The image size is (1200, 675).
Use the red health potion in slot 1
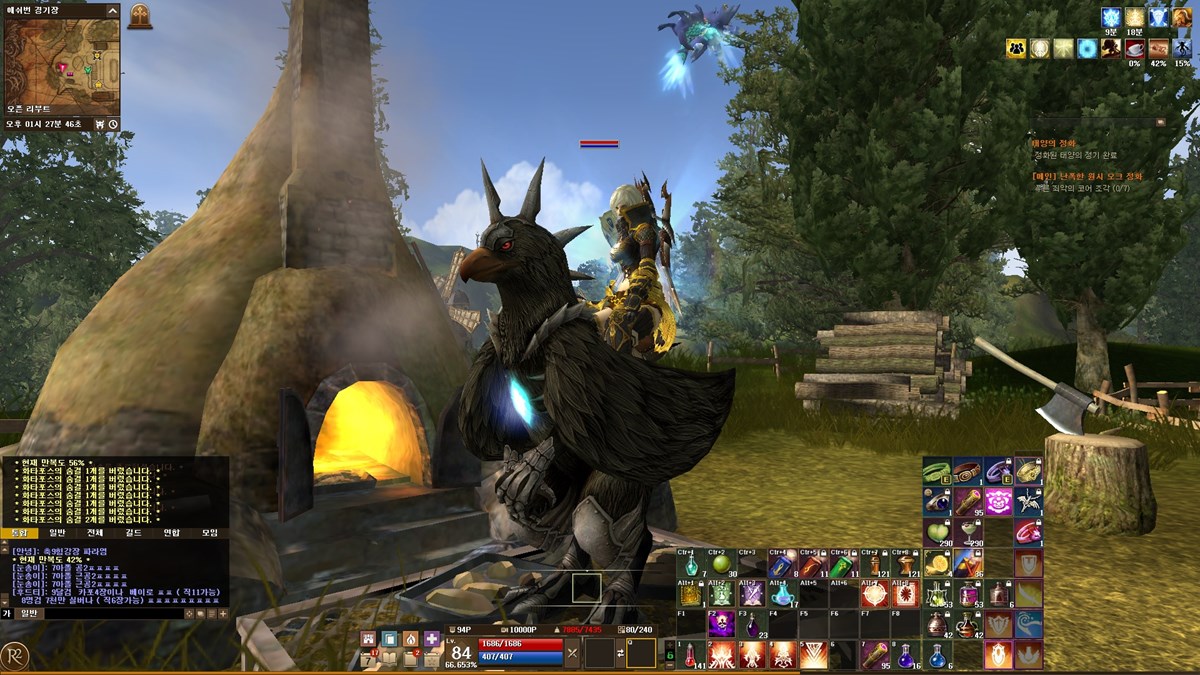pyautogui.click(x=689, y=653)
